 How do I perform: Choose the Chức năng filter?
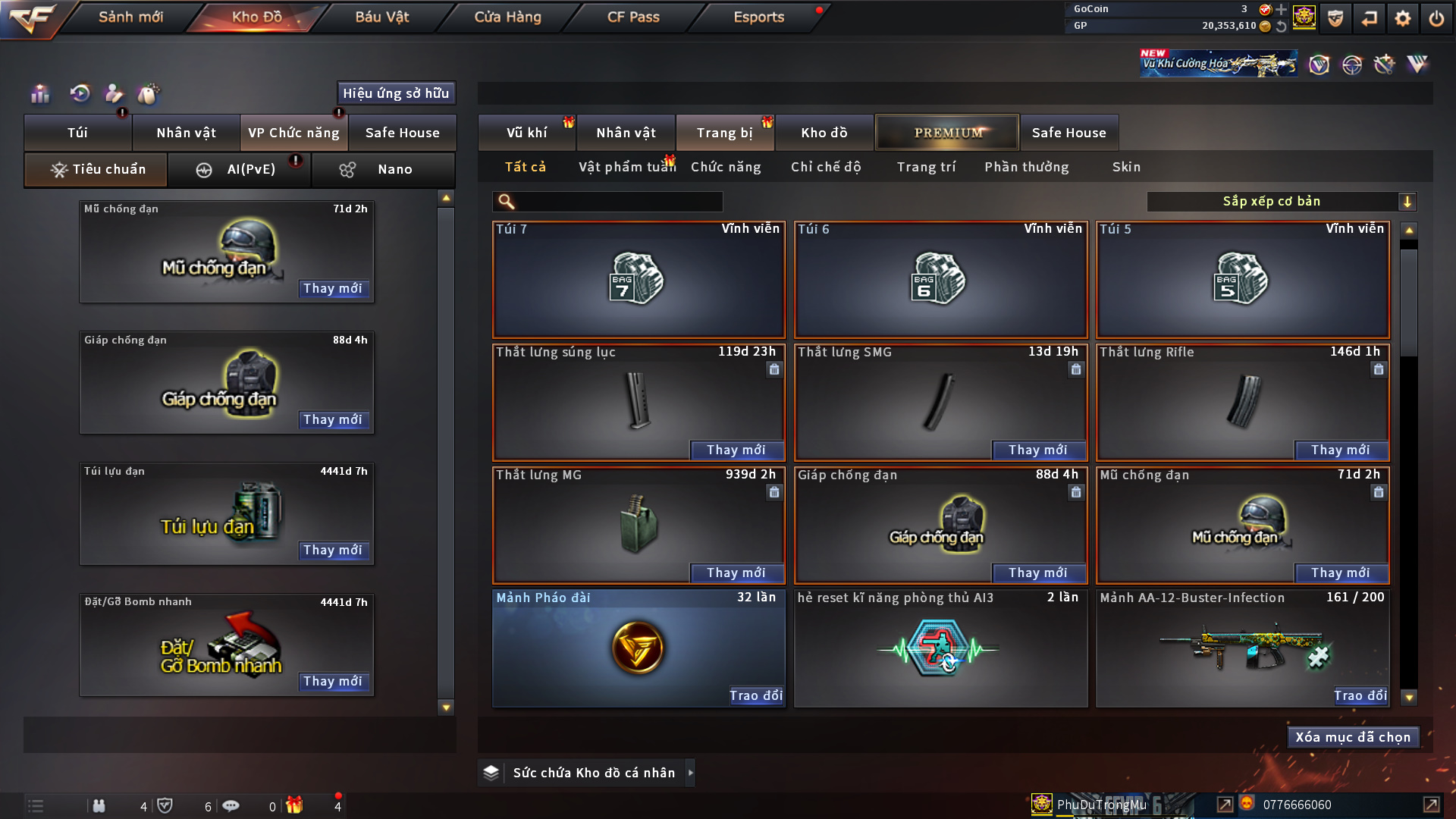[726, 167]
